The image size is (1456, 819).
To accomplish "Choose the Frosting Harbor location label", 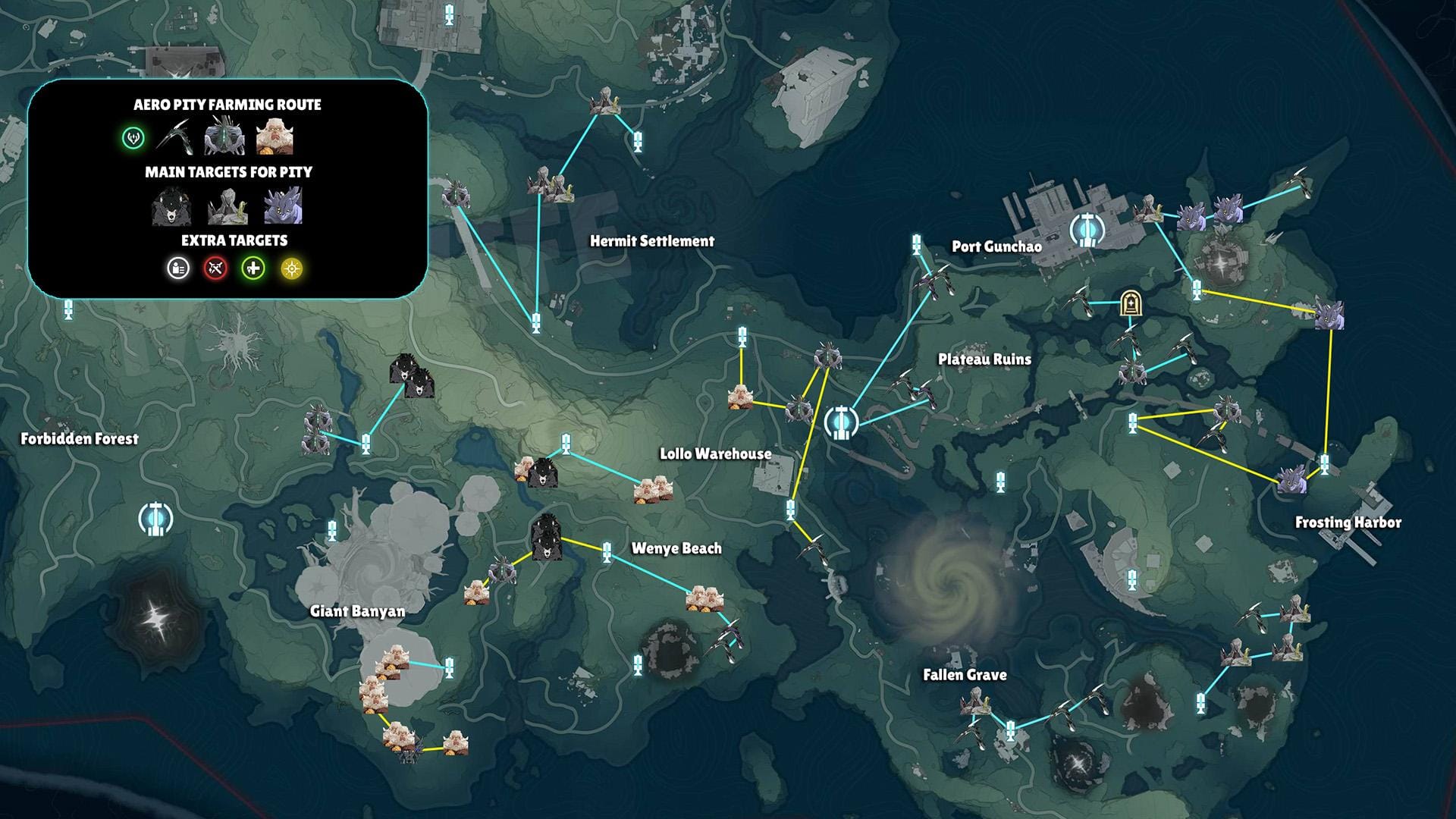I will [1348, 522].
